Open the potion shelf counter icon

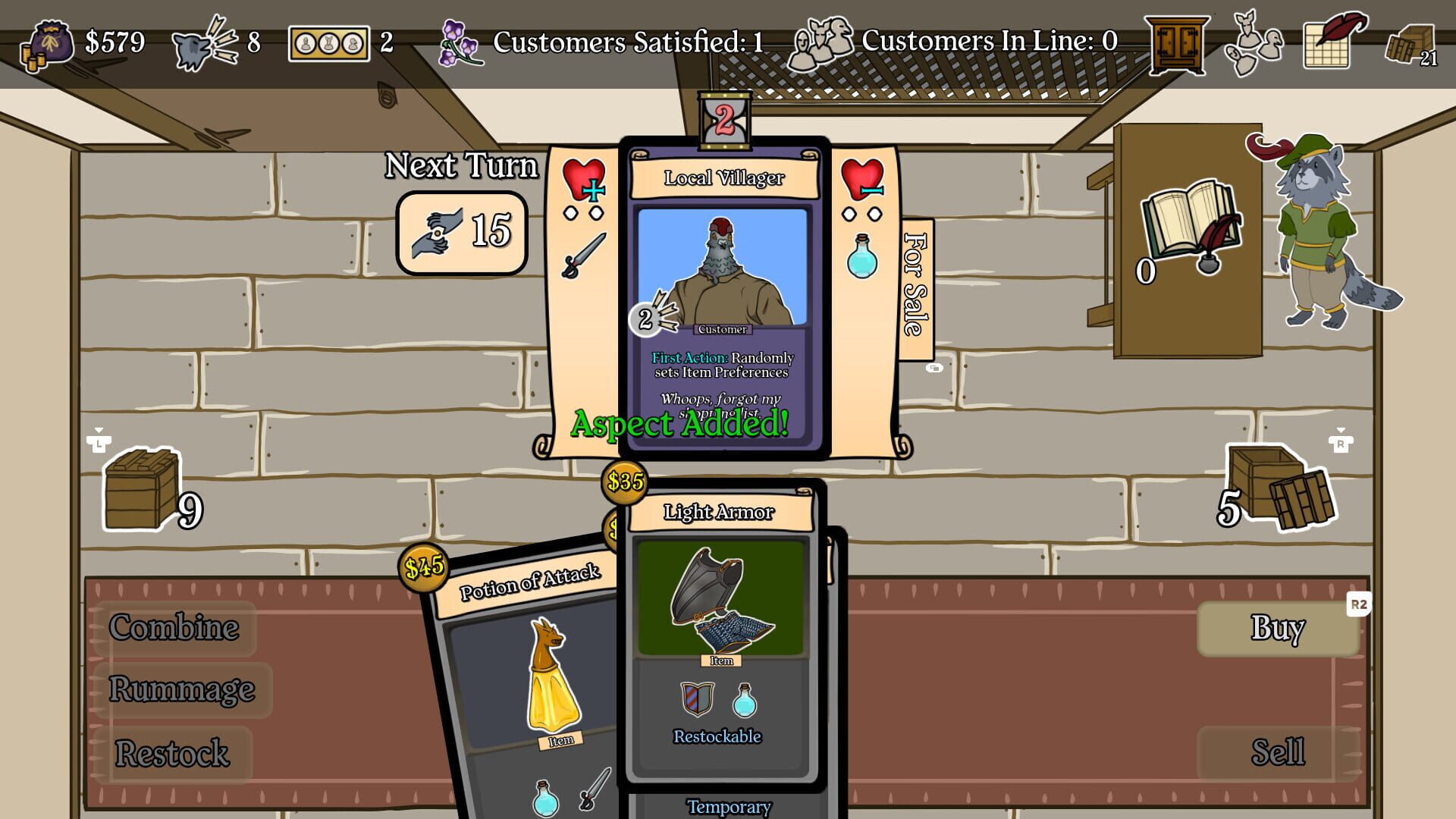pyautogui.click(x=330, y=42)
